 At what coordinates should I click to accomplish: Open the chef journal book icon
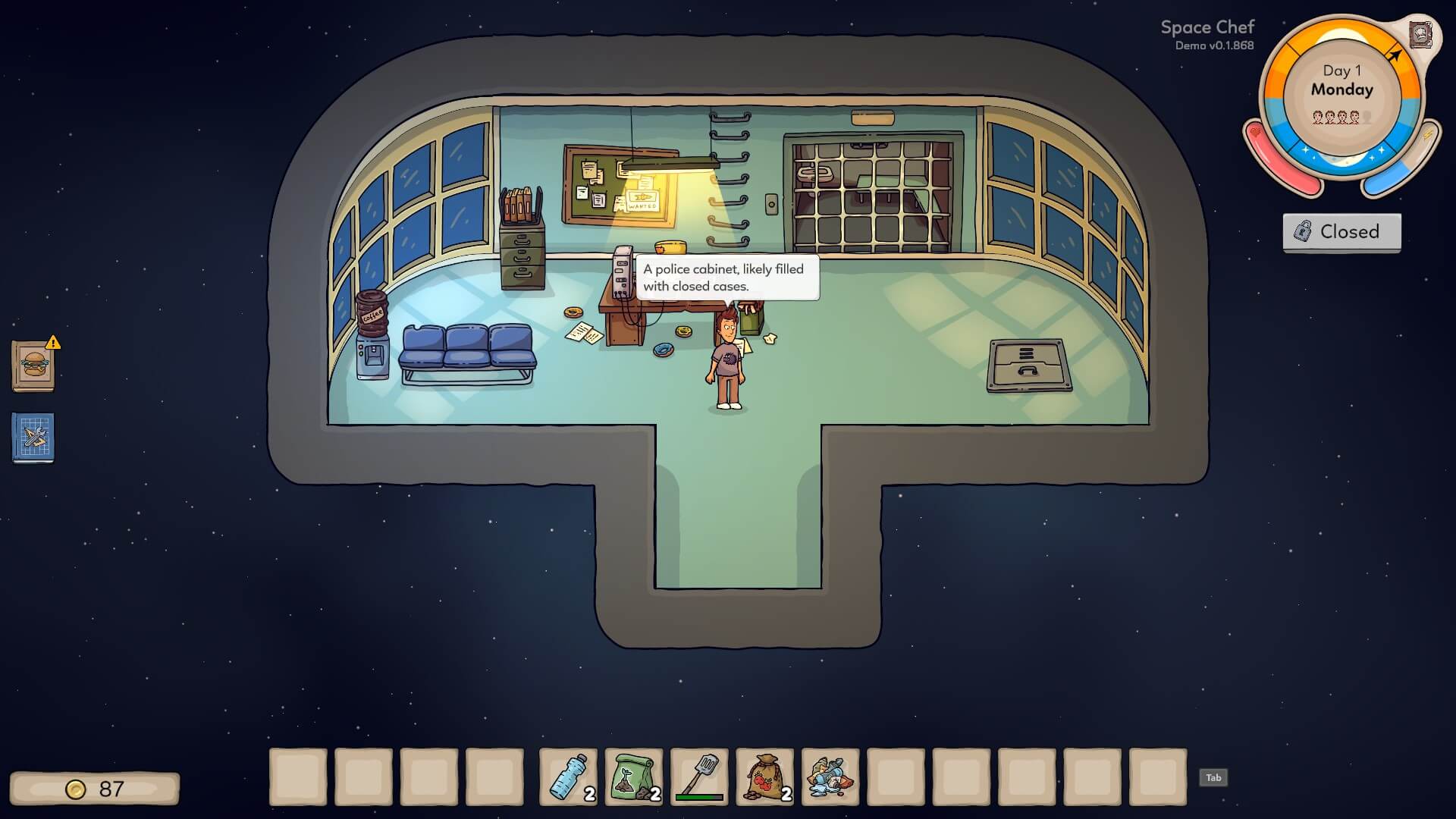1420,35
